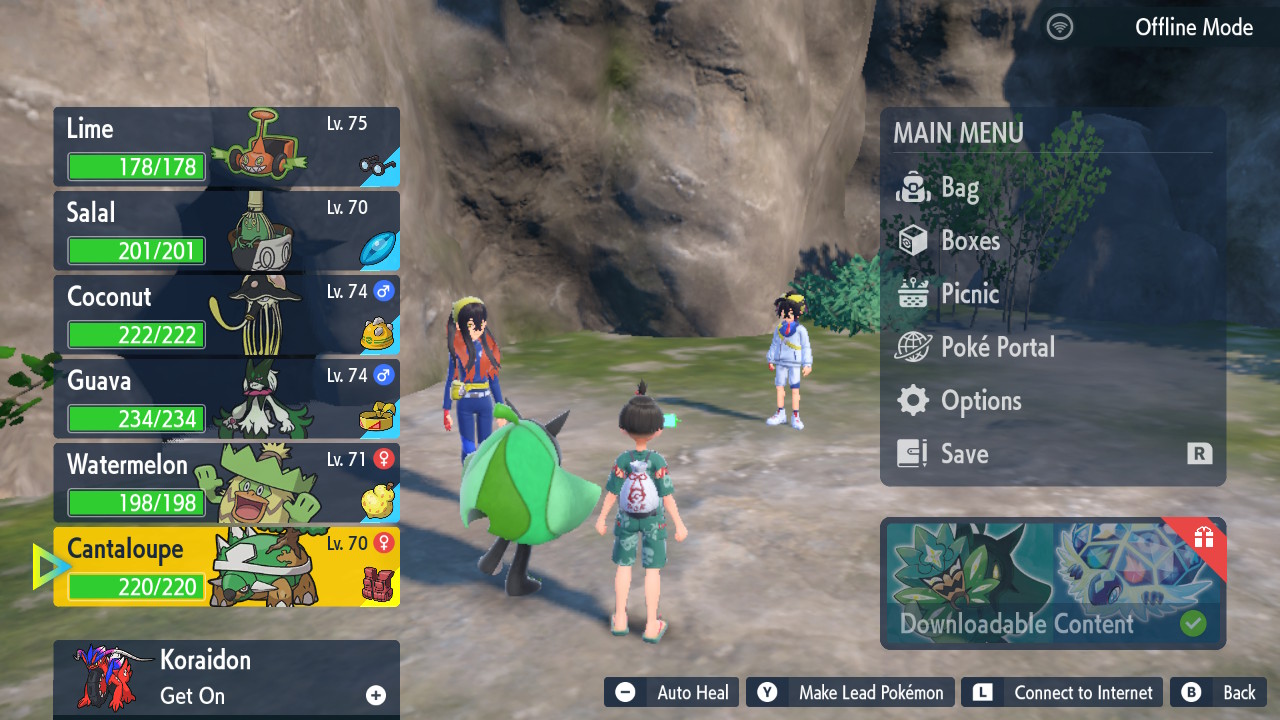Click Make Lead Pokémon
Image resolution: width=1280 pixels, height=720 pixels.
pos(850,693)
